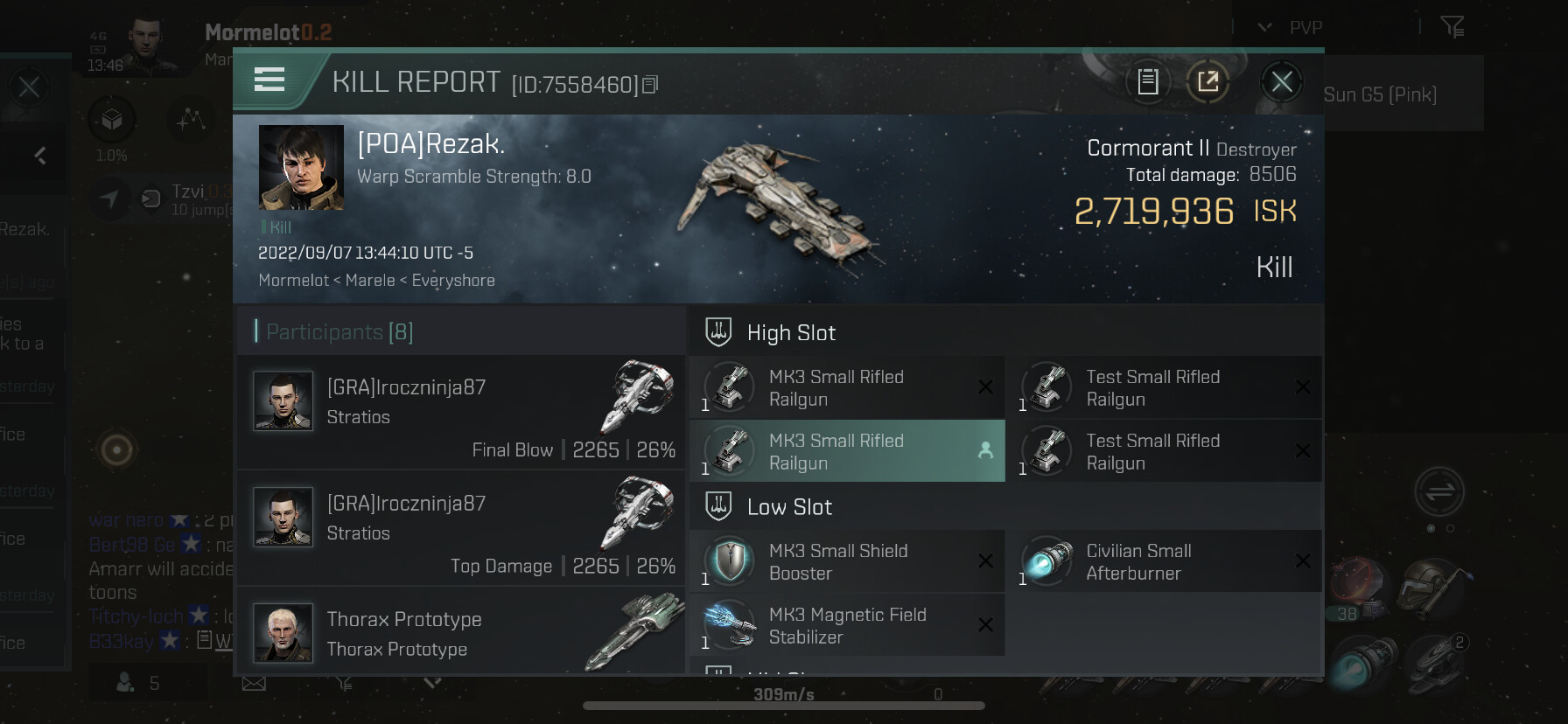
Task: Select the Top Damage participant row
Action: 461,528
